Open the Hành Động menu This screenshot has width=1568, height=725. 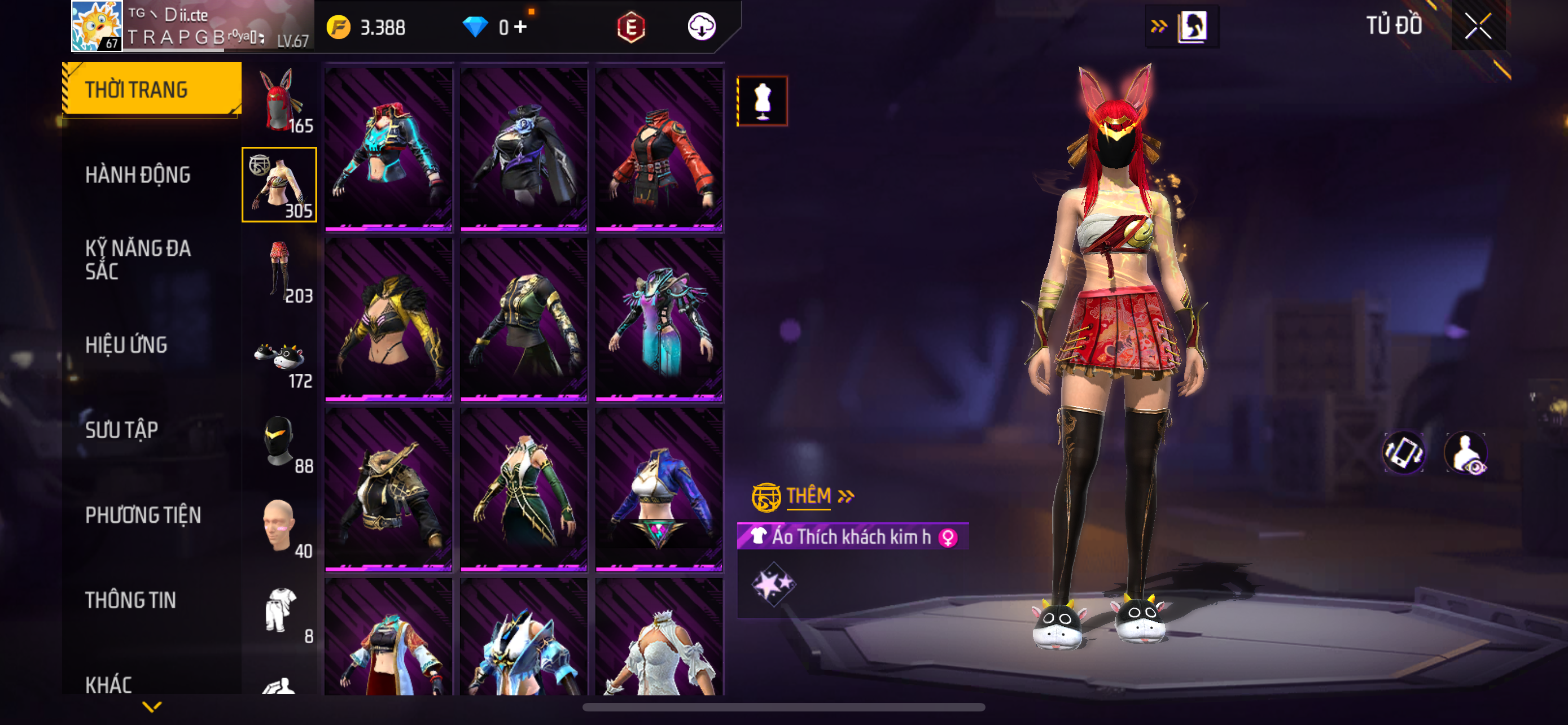pyautogui.click(x=138, y=174)
